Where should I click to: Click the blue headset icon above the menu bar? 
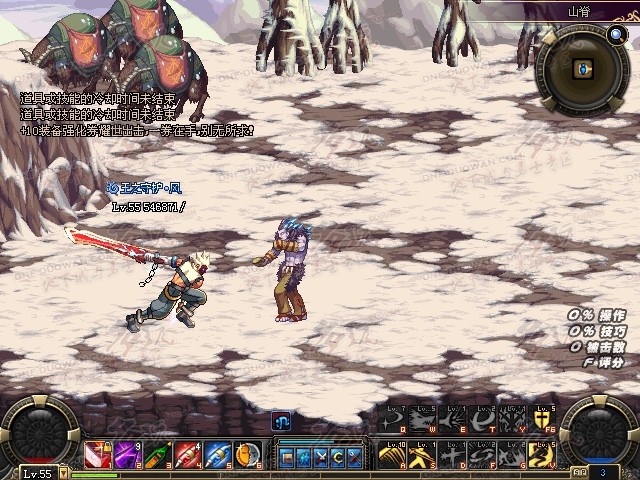point(281,422)
